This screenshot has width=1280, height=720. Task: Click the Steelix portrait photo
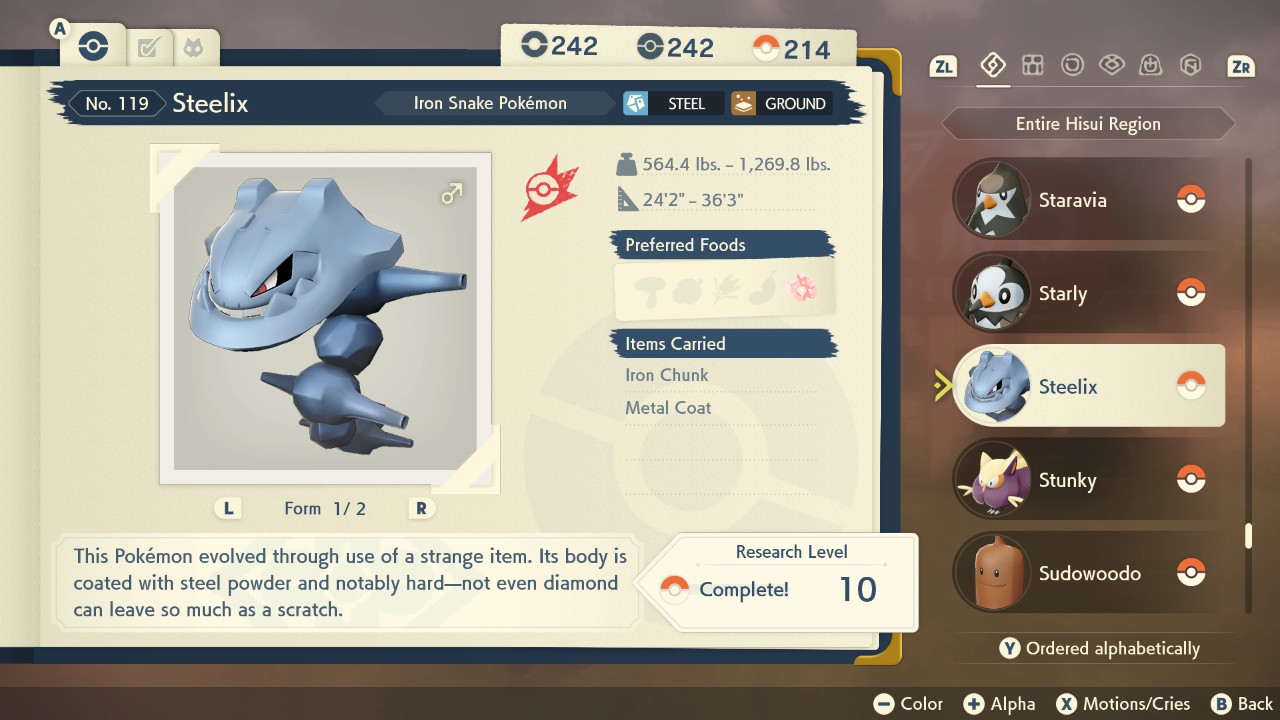pyautogui.click(x=326, y=318)
